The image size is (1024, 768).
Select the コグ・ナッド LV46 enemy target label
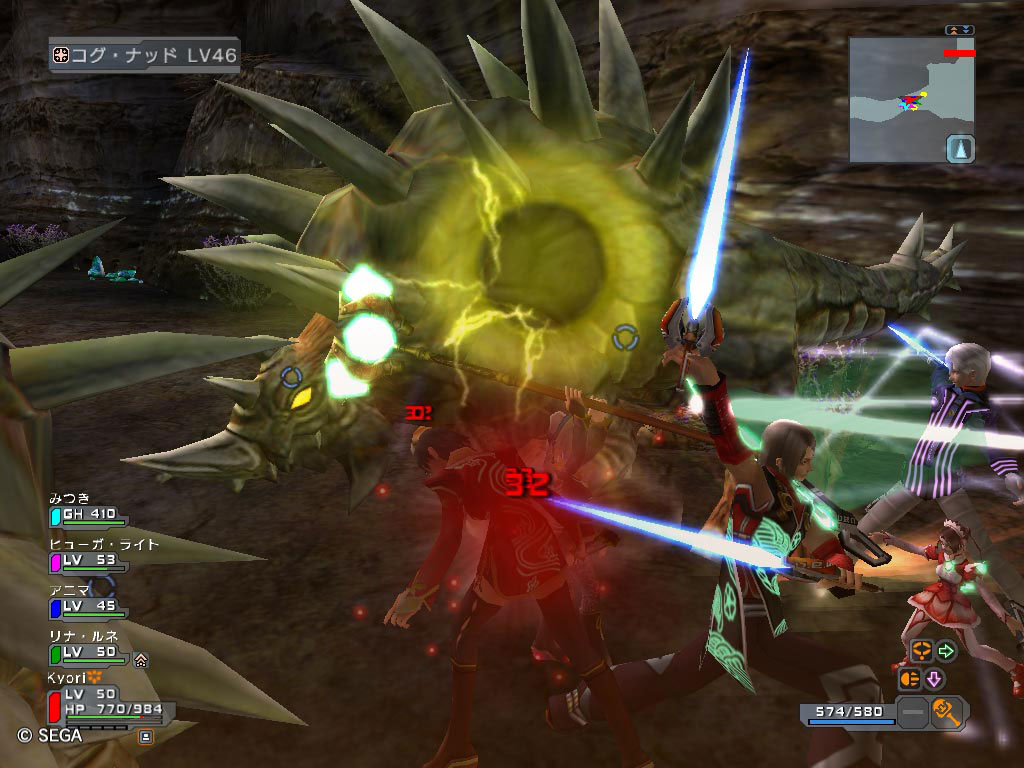[144, 54]
